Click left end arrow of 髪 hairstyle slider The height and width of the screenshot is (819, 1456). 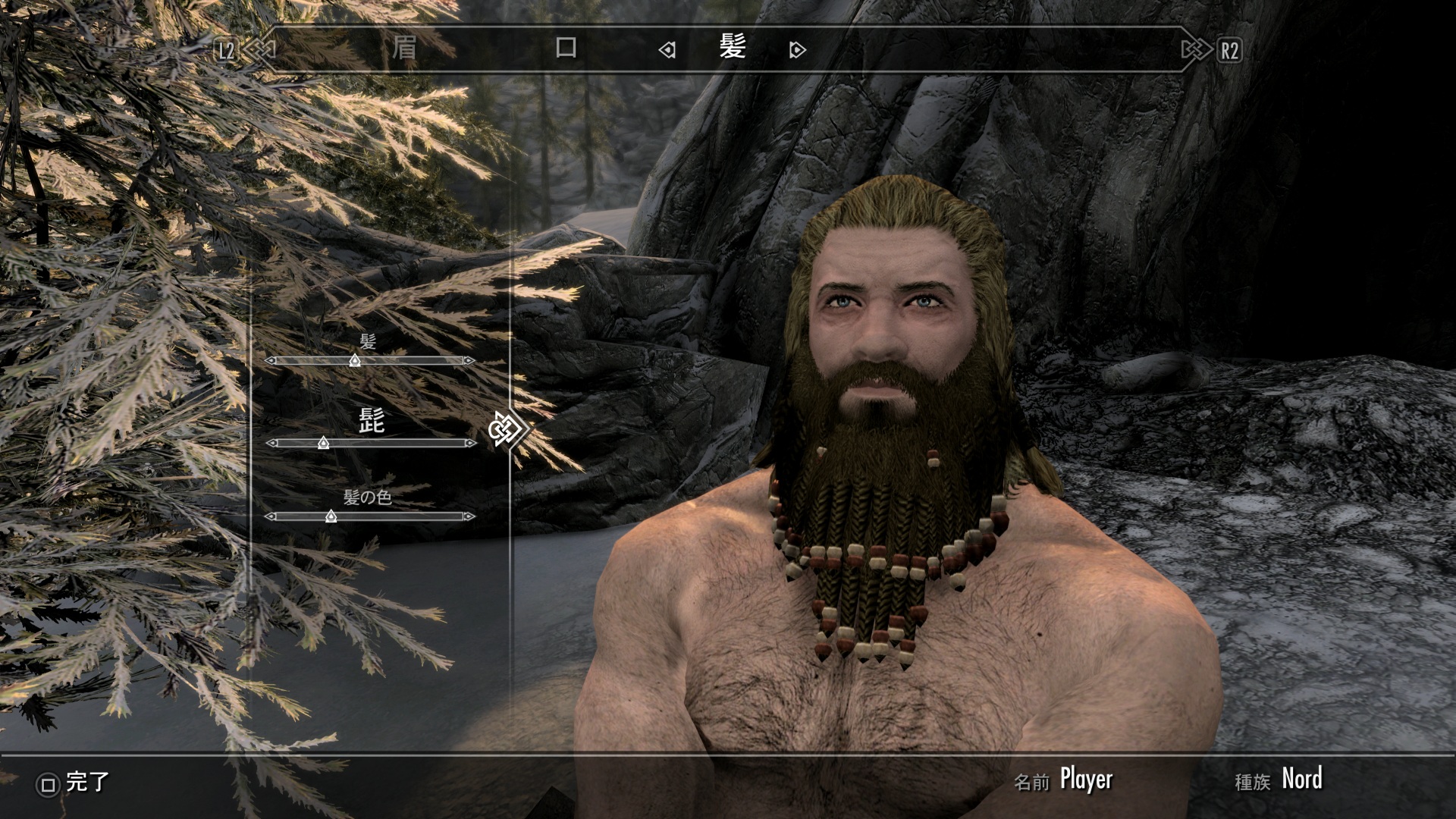271,361
